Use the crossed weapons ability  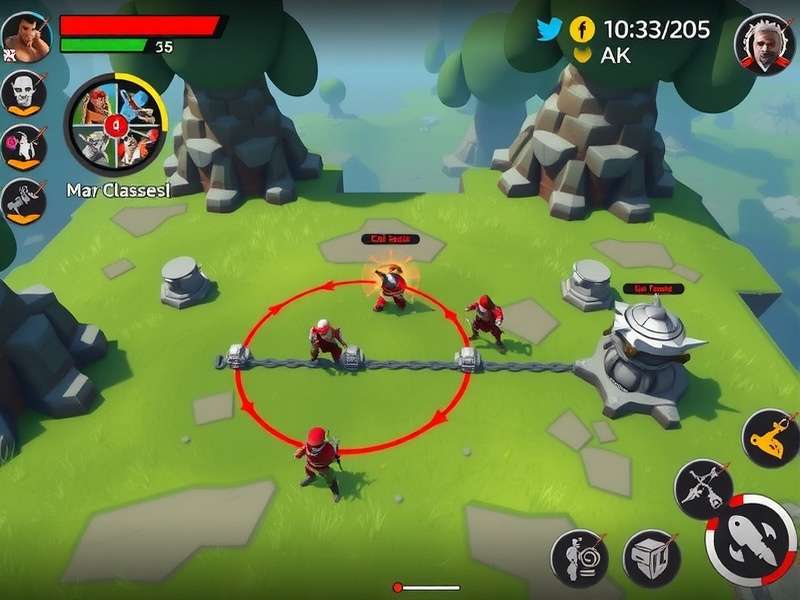tap(704, 489)
